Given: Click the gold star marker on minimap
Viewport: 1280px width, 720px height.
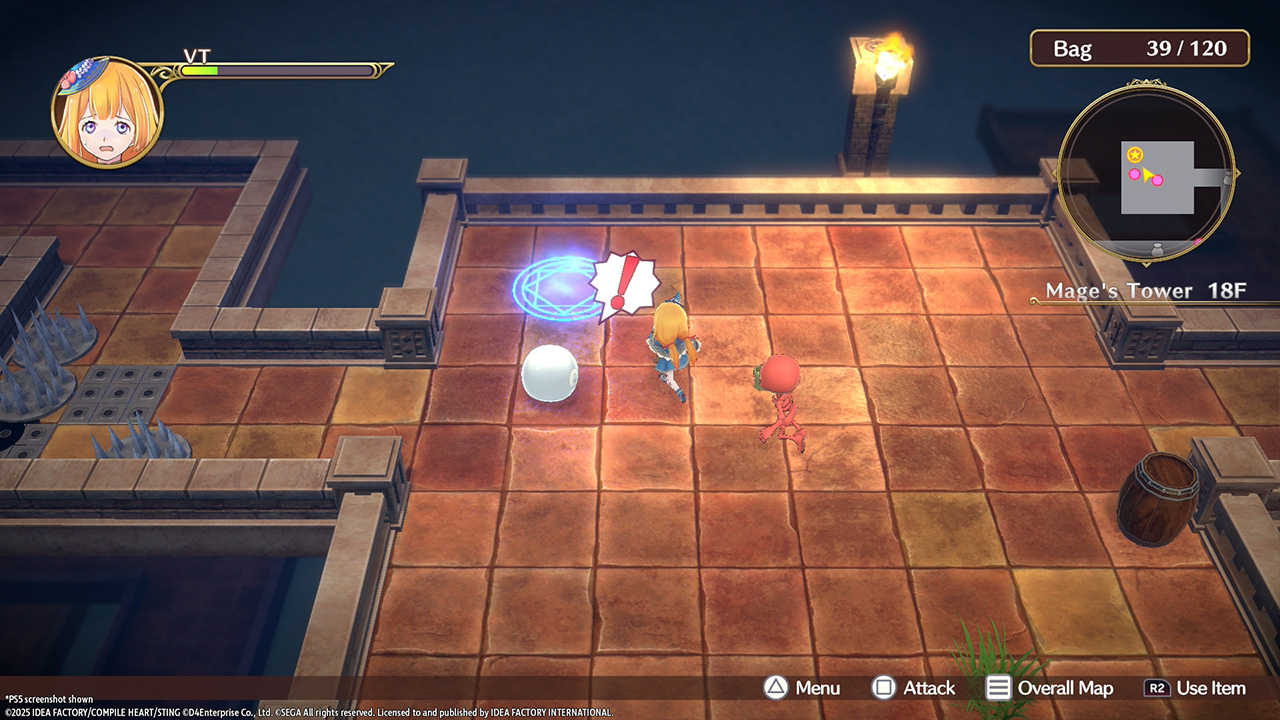Looking at the screenshot, I should click(x=1135, y=154).
